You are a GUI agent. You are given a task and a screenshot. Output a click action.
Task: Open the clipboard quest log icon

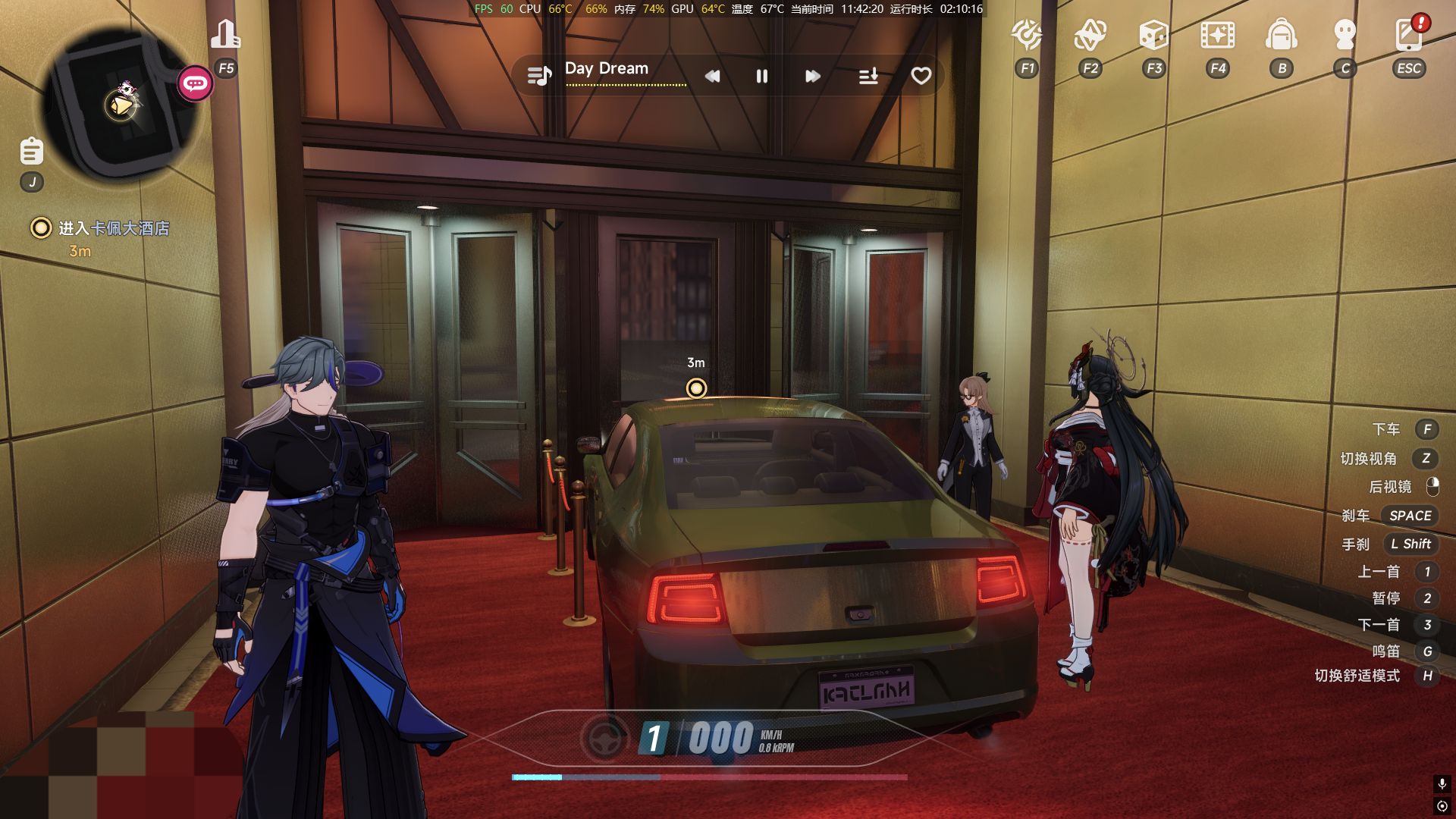click(x=32, y=151)
